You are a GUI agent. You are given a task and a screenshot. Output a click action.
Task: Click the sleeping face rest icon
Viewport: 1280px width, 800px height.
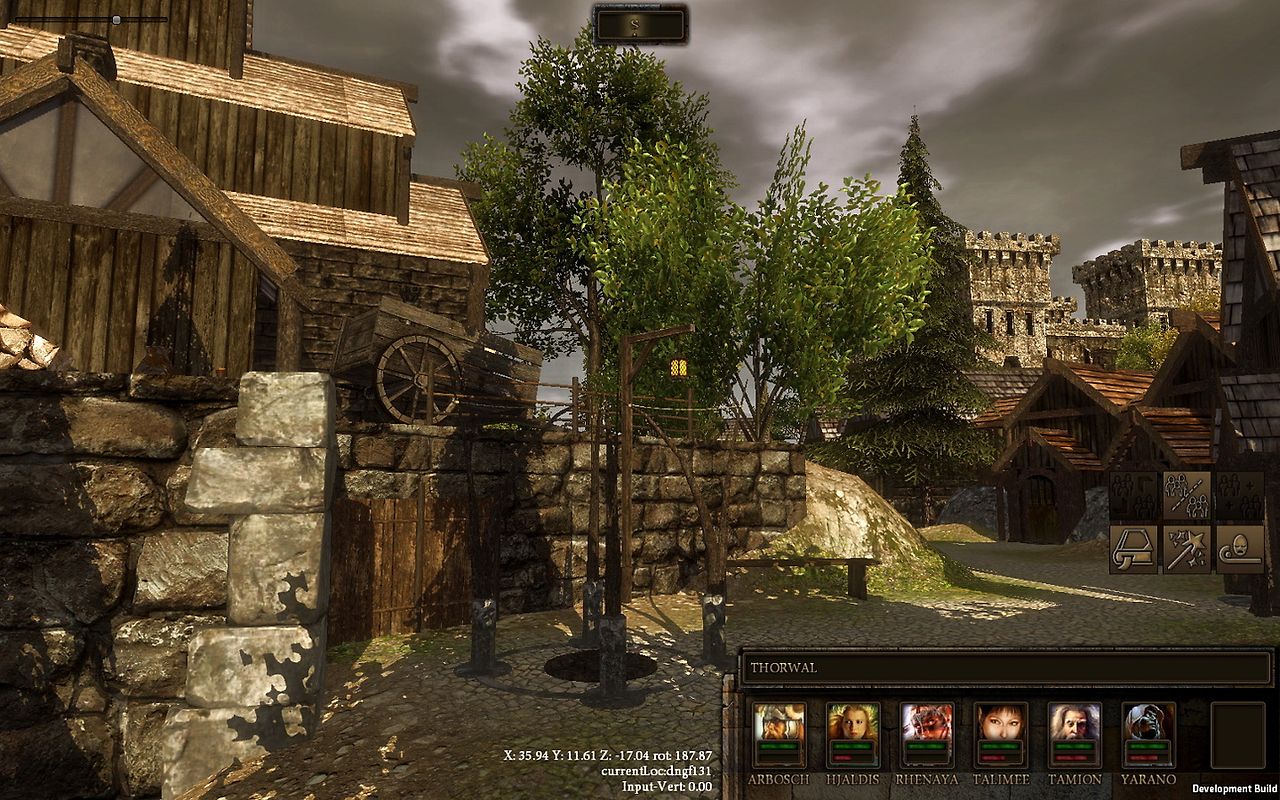[1240, 548]
